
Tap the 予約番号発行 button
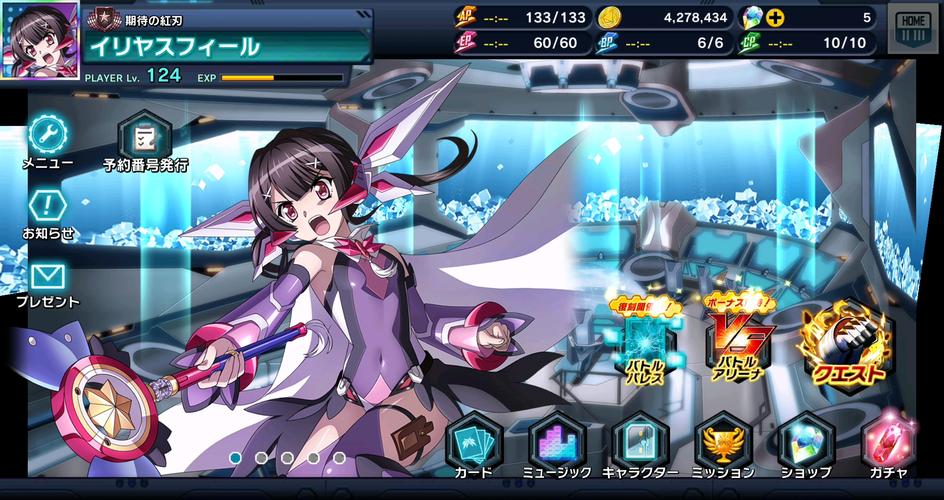tap(145, 137)
